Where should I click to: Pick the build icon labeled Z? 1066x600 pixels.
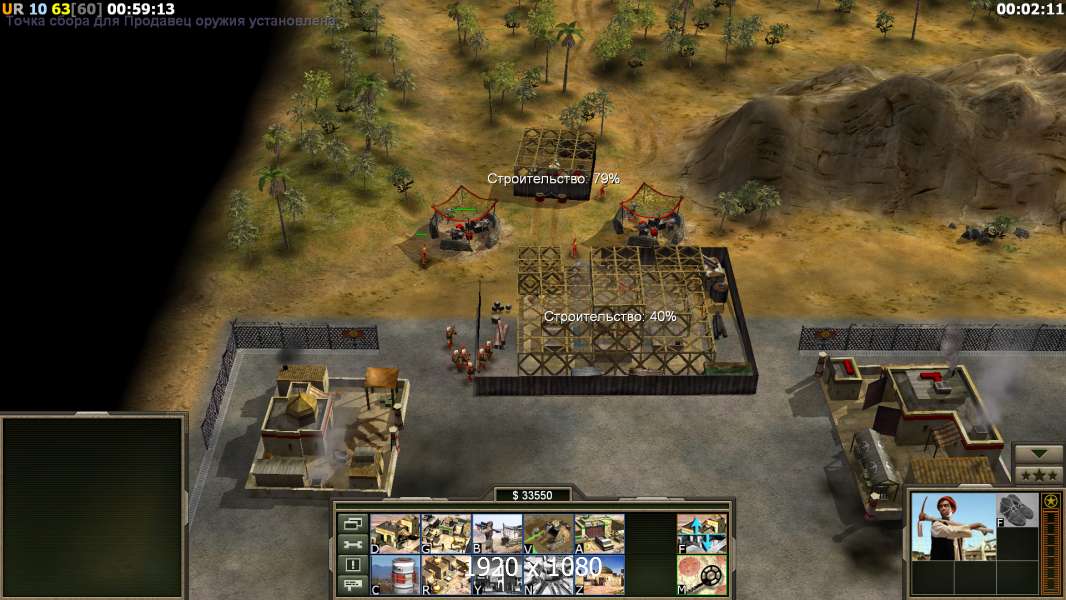[x=599, y=575]
